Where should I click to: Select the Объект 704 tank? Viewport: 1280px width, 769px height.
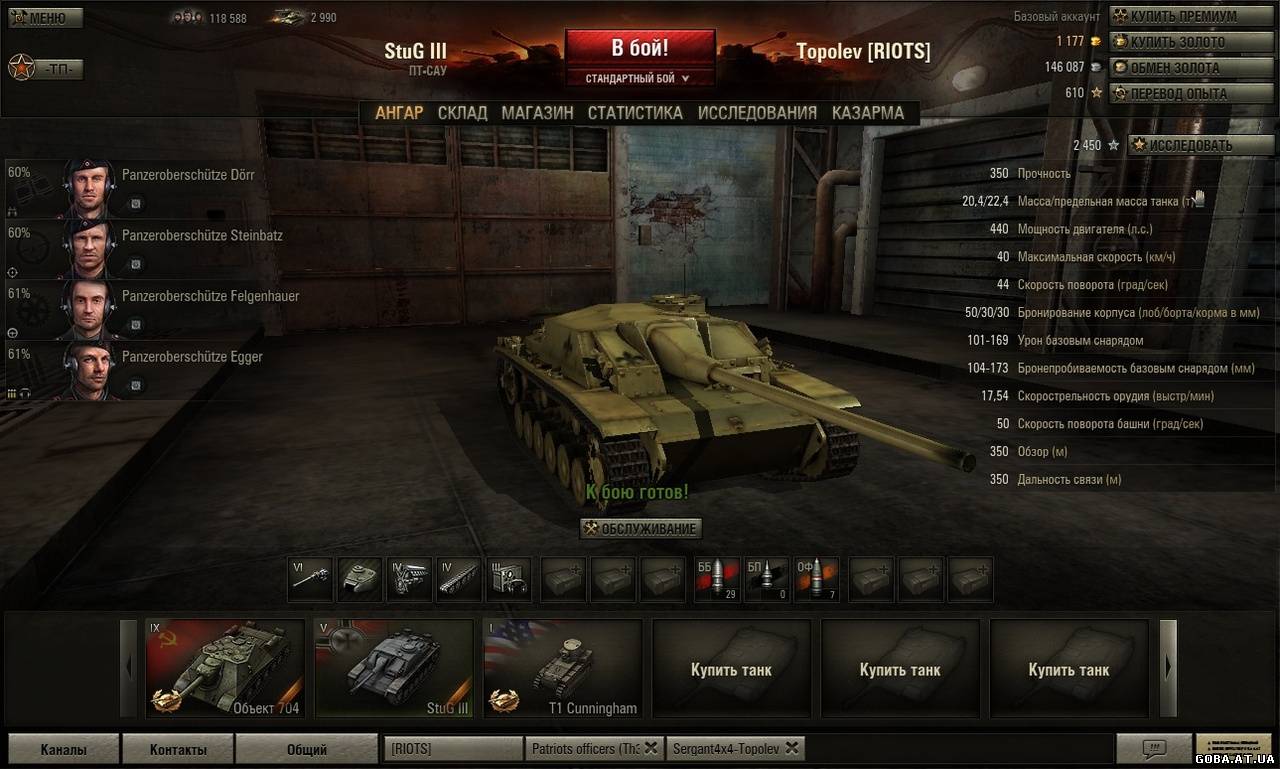(225, 668)
